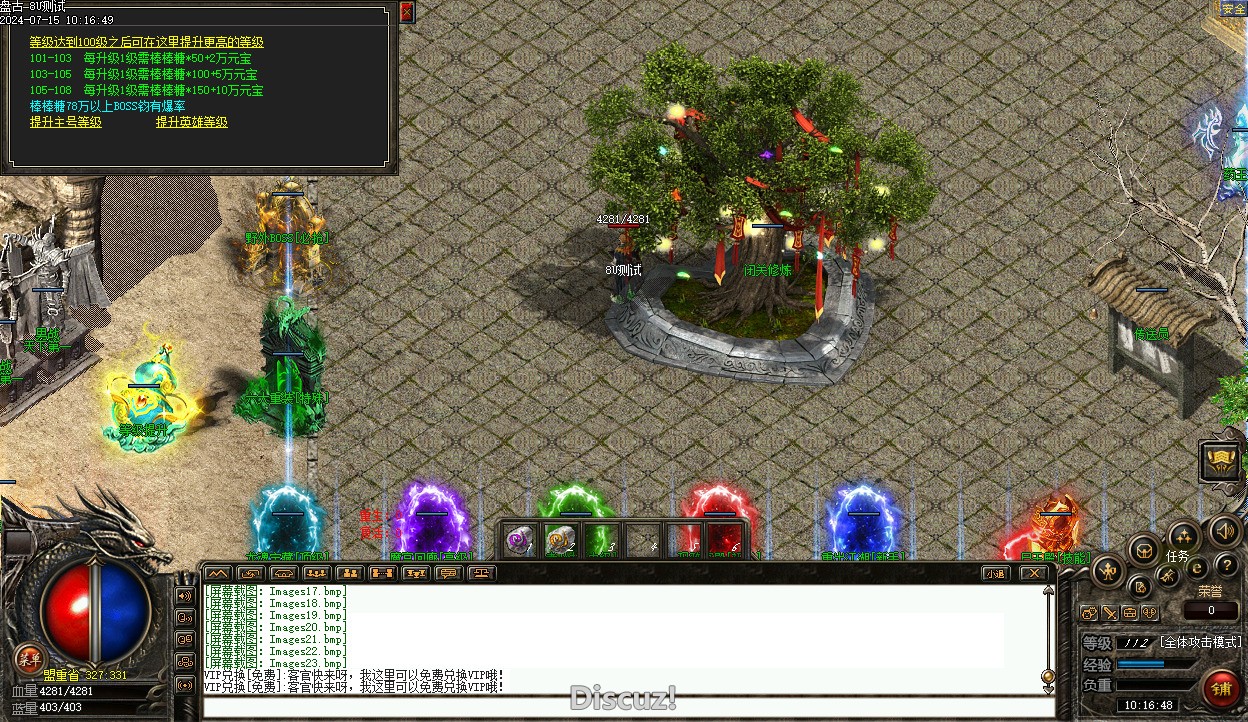Open the character figure icon
Viewport: 1248px width, 722px height.
[1108, 572]
